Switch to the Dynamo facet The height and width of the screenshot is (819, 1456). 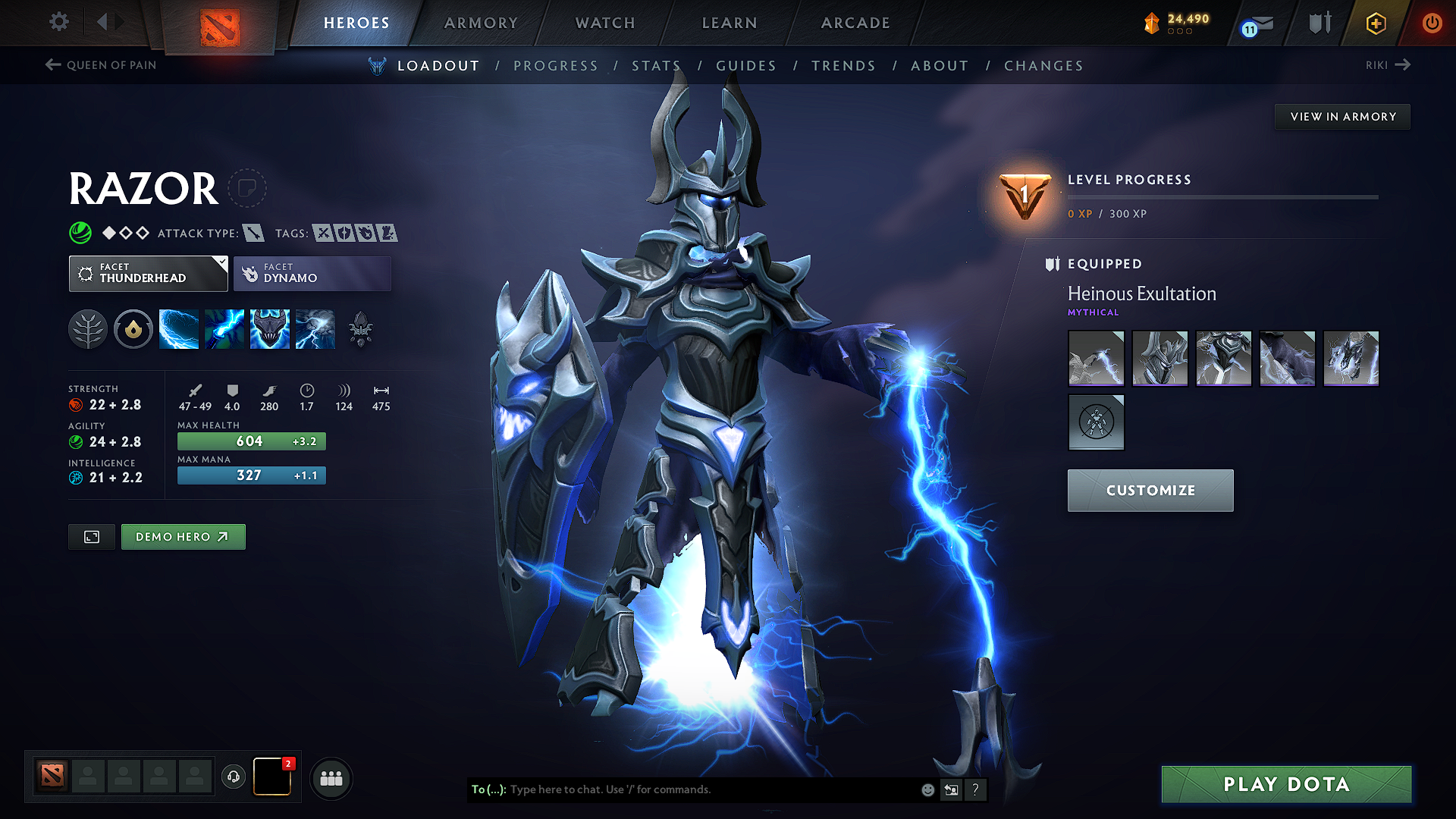[x=312, y=273]
